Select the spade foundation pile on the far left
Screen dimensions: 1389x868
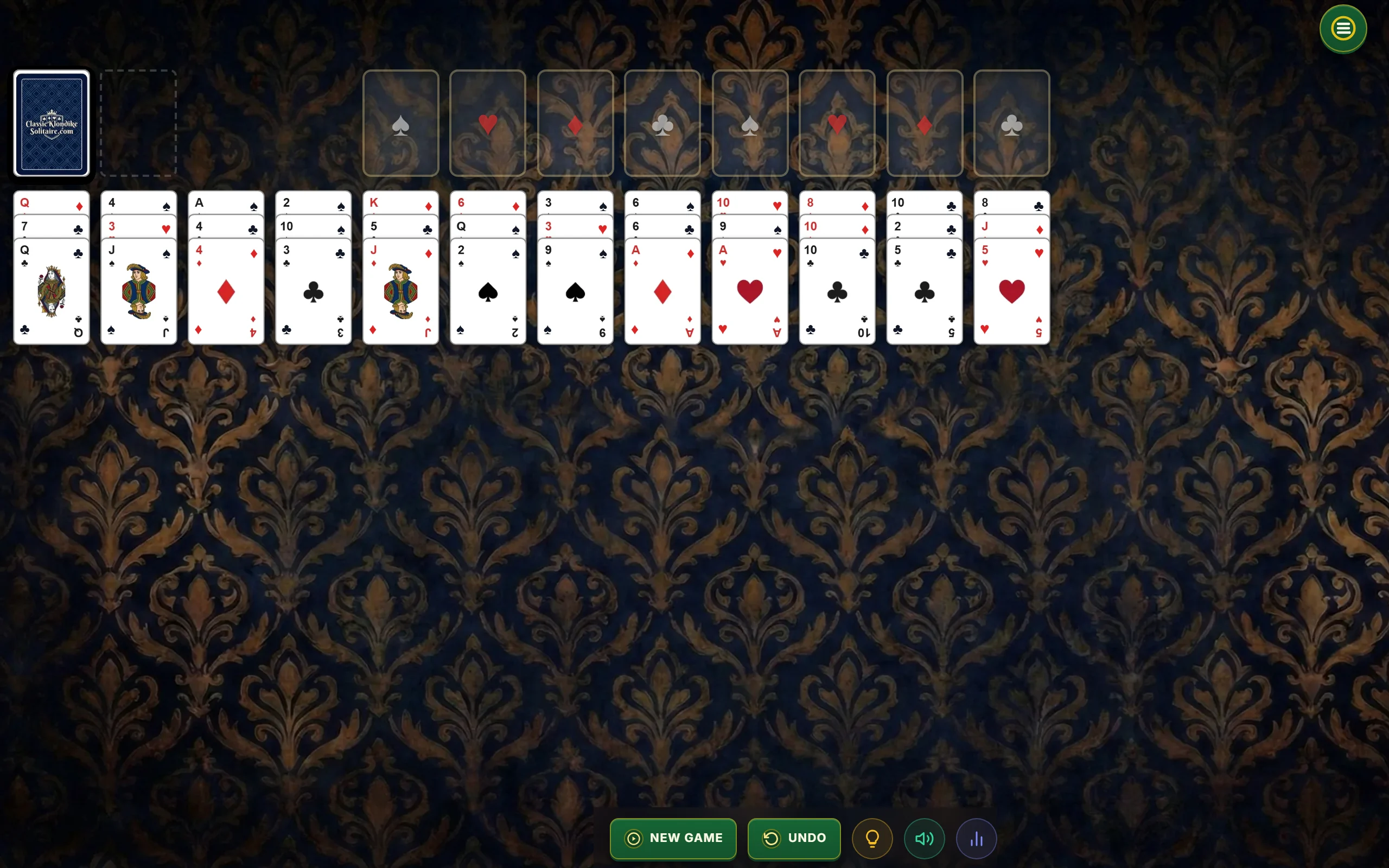400,124
